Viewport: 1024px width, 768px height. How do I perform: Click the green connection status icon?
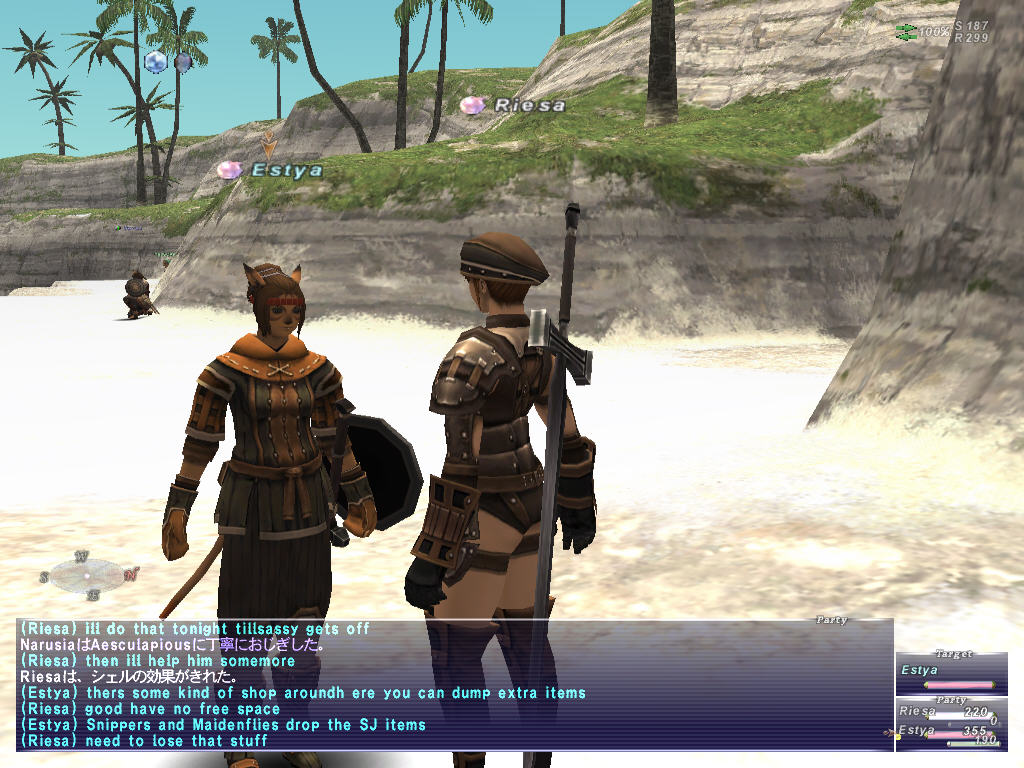906,32
